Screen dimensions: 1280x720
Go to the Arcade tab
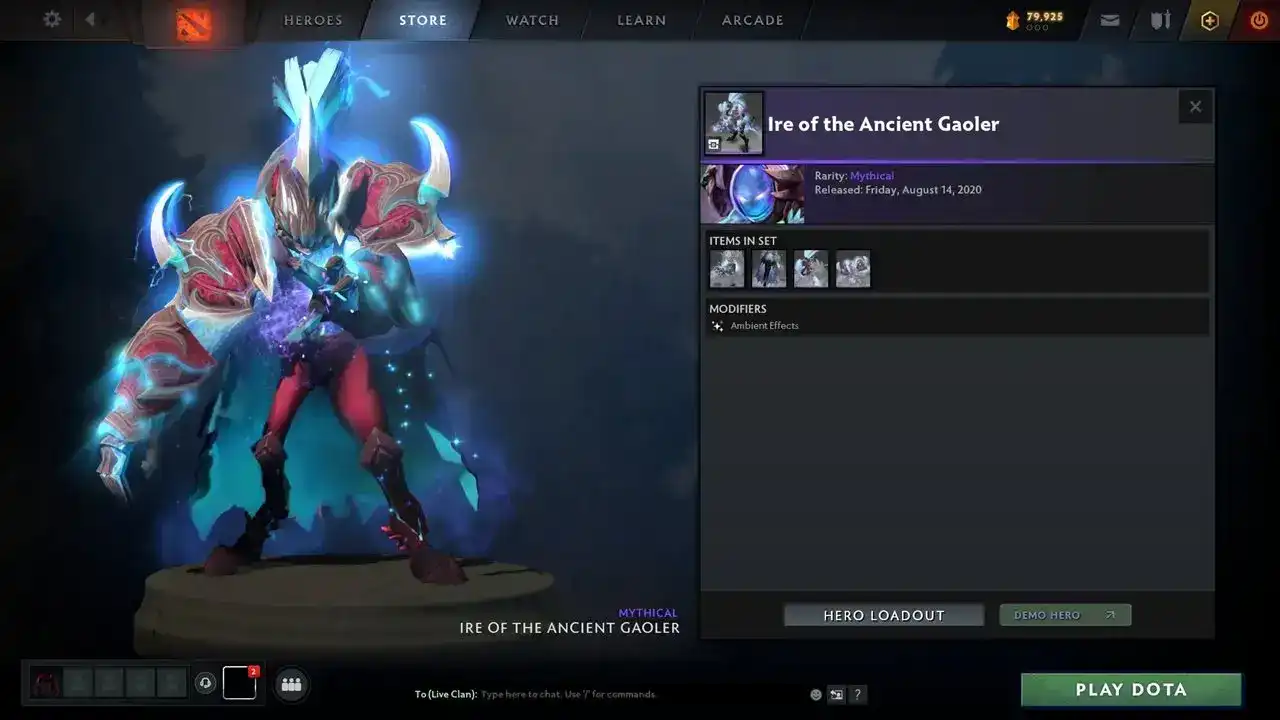tap(753, 20)
